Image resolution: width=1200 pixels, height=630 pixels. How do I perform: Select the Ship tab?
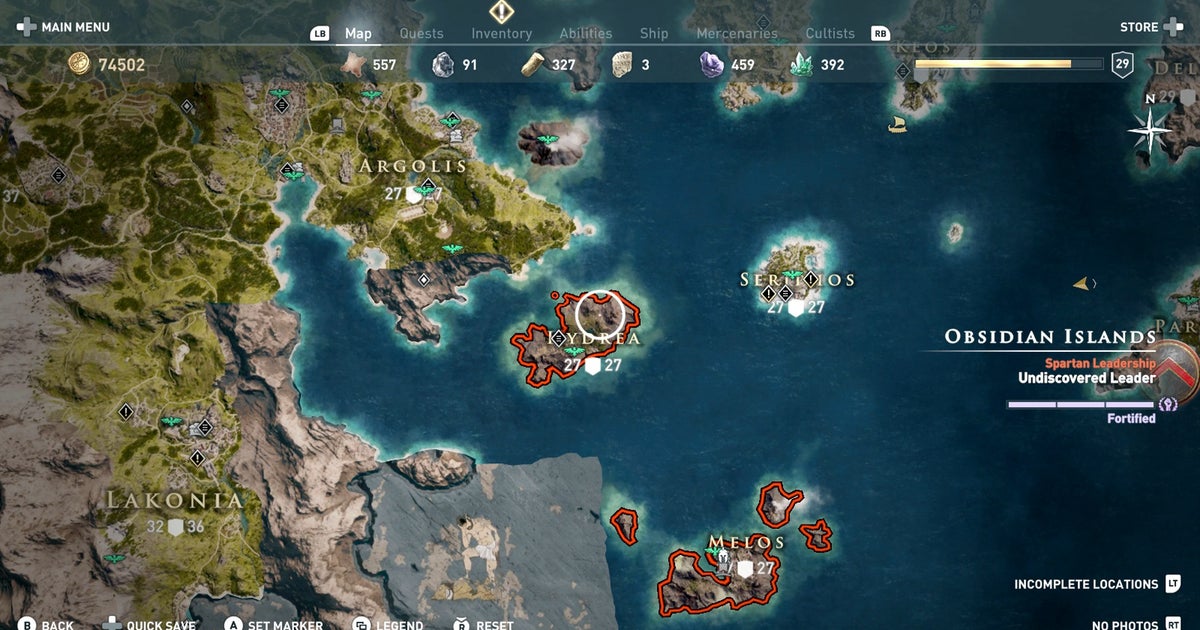[654, 33]
